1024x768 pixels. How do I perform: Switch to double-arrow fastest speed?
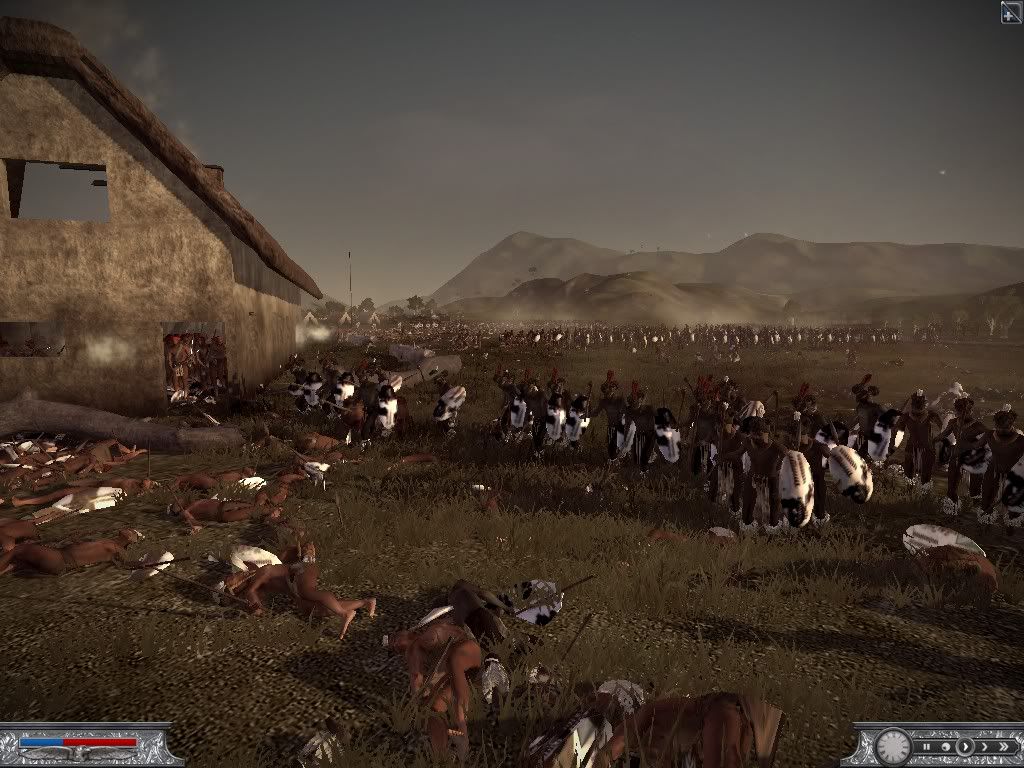pyautogui.click(x=1005, y=746)
